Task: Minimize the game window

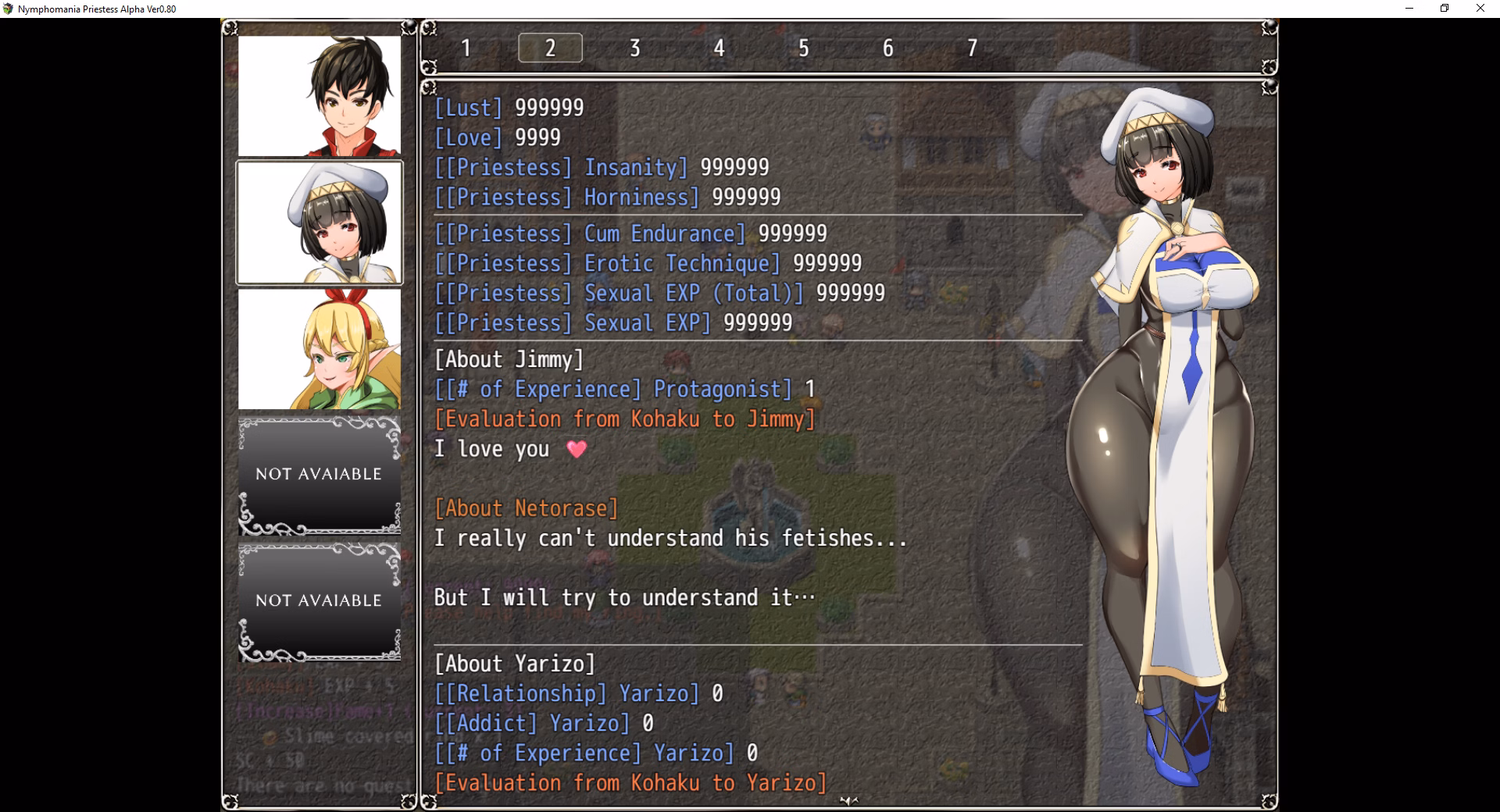Action: (1409, 9)
